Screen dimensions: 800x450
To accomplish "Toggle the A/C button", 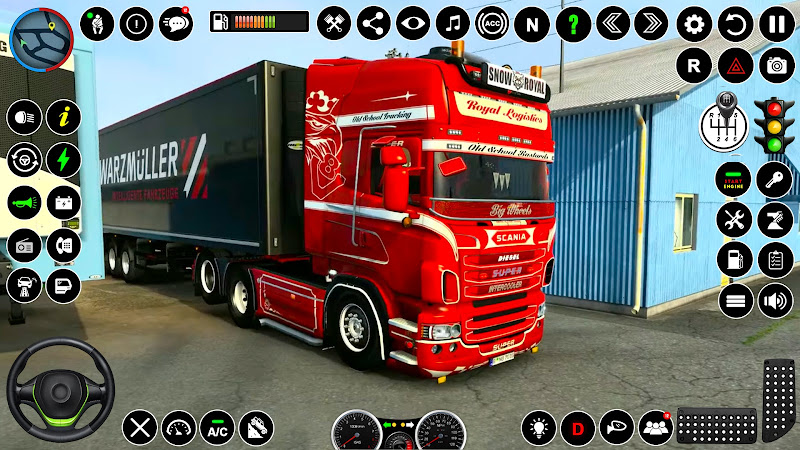I will pyautogui.click(x=217, y=428).
